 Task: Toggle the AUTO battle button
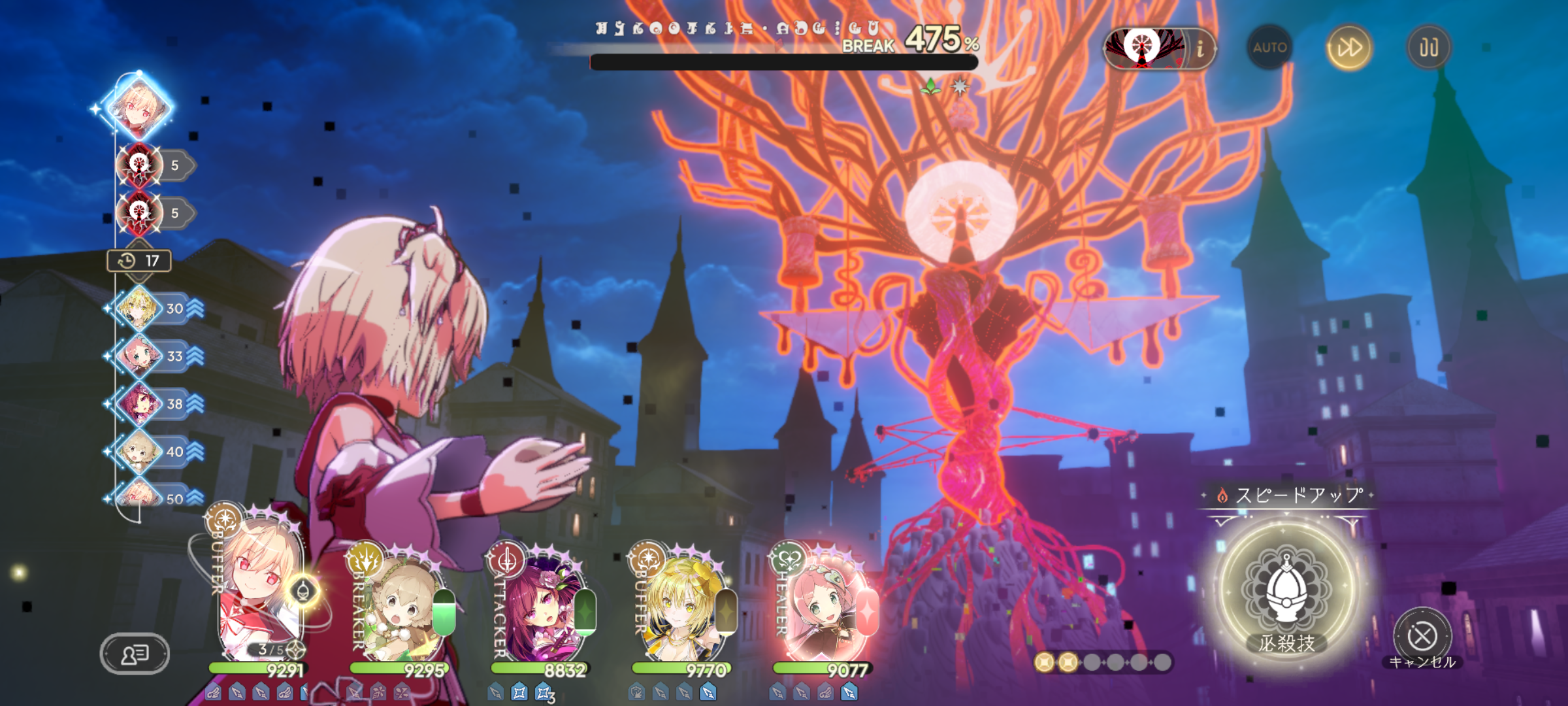point(1269,47)
